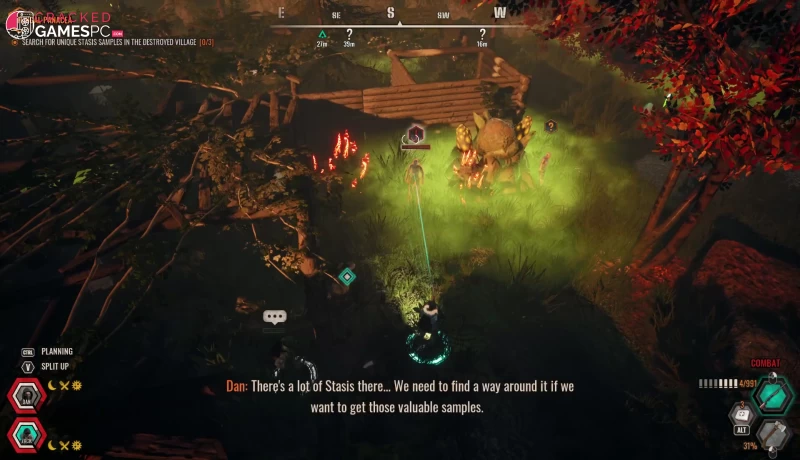Click the green camp marker on compass
The image size is (800, 460).
[322, 34]
